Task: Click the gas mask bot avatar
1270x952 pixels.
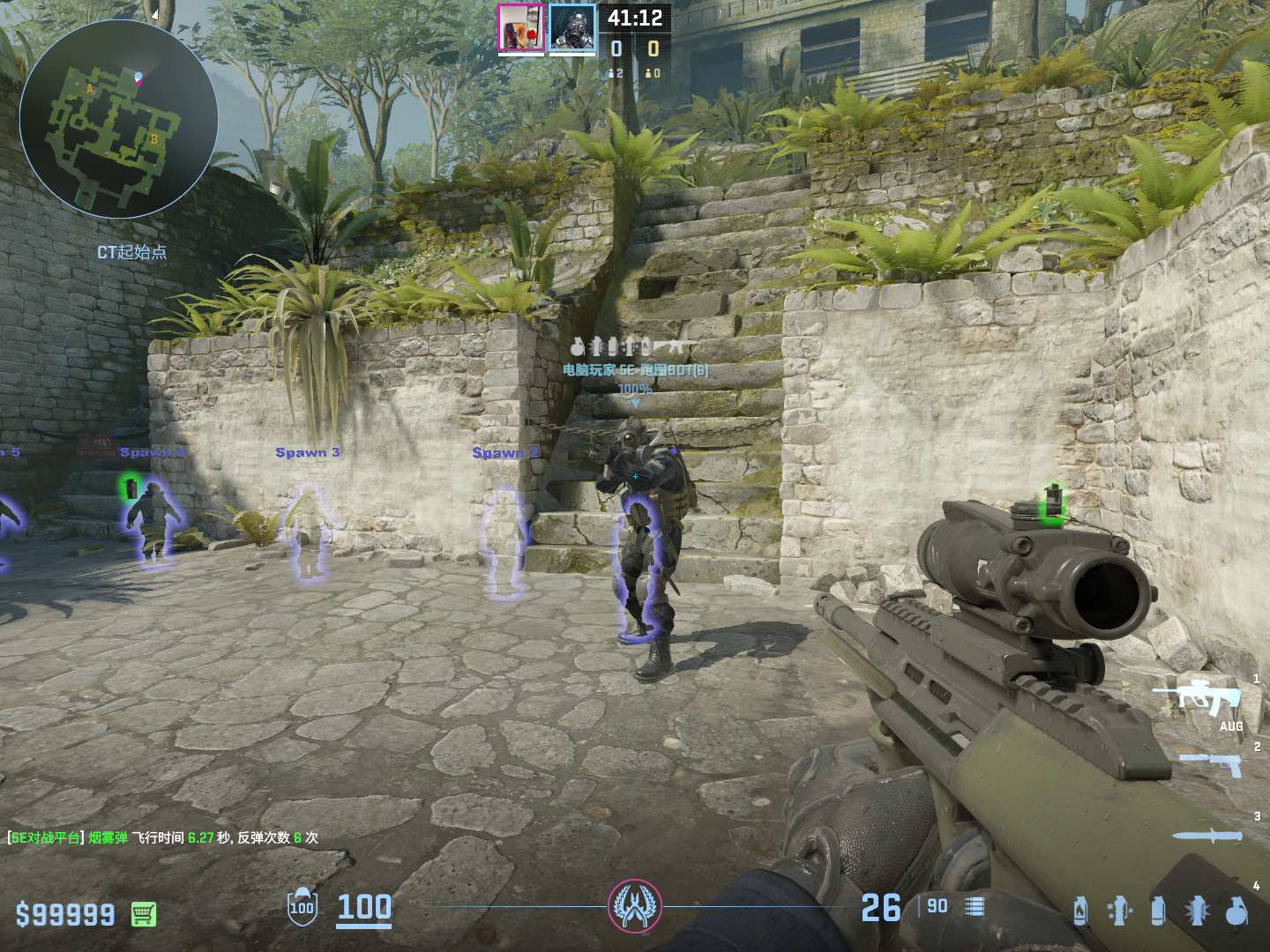Action: (x=572, y=27)
